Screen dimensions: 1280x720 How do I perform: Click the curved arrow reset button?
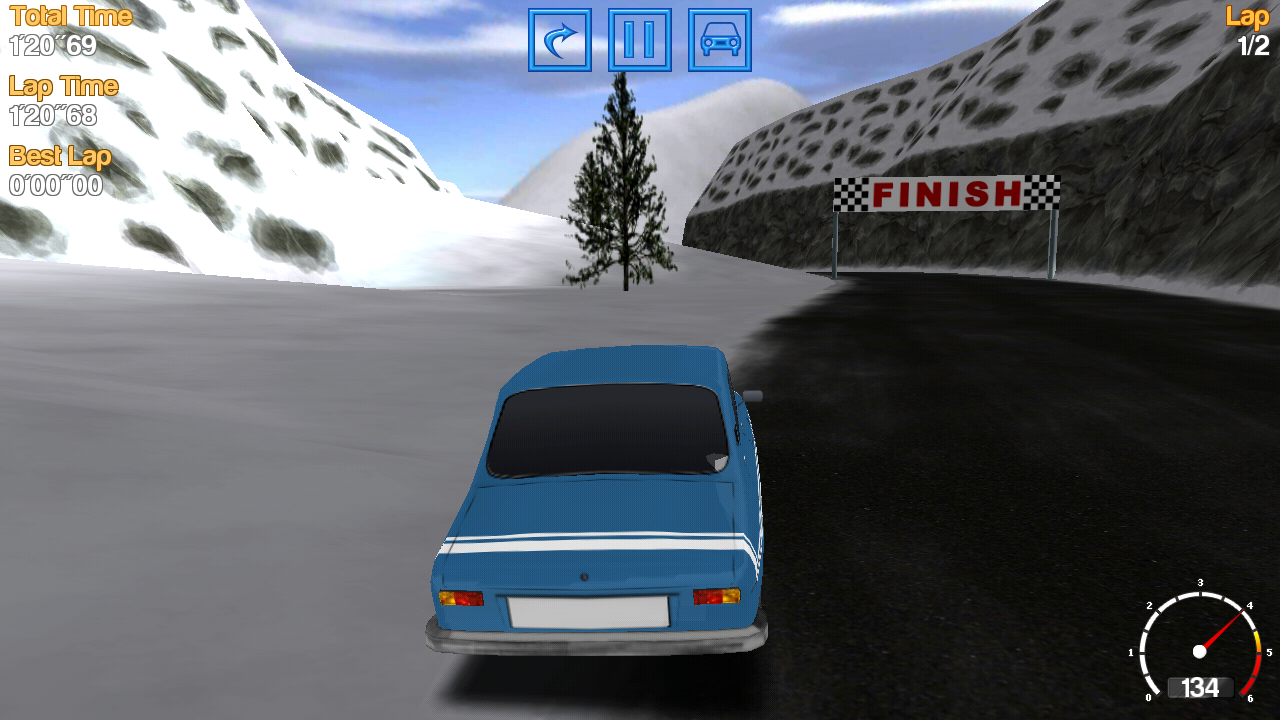560,40
